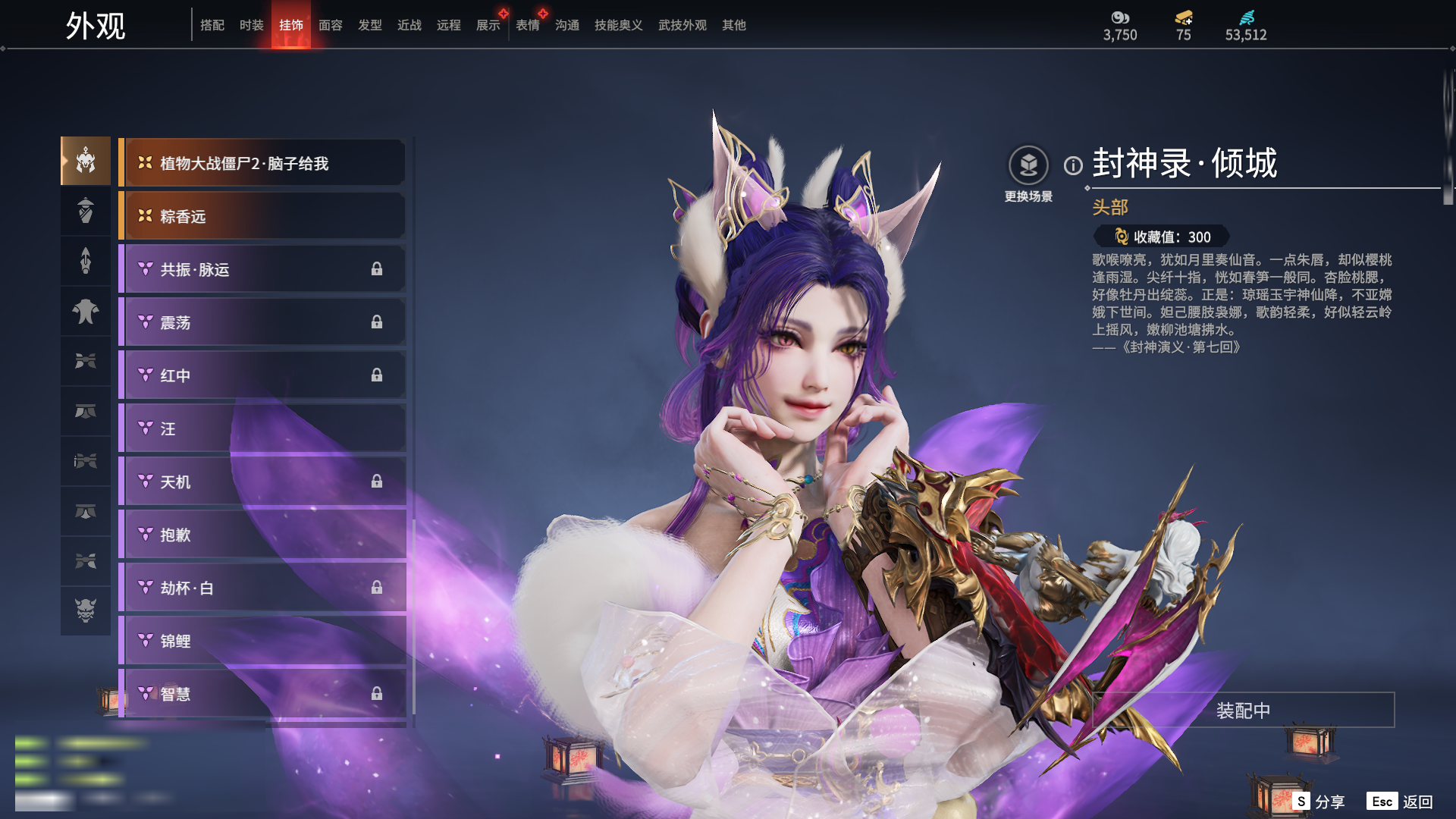Select the 粽香远 accessory row

262,216
